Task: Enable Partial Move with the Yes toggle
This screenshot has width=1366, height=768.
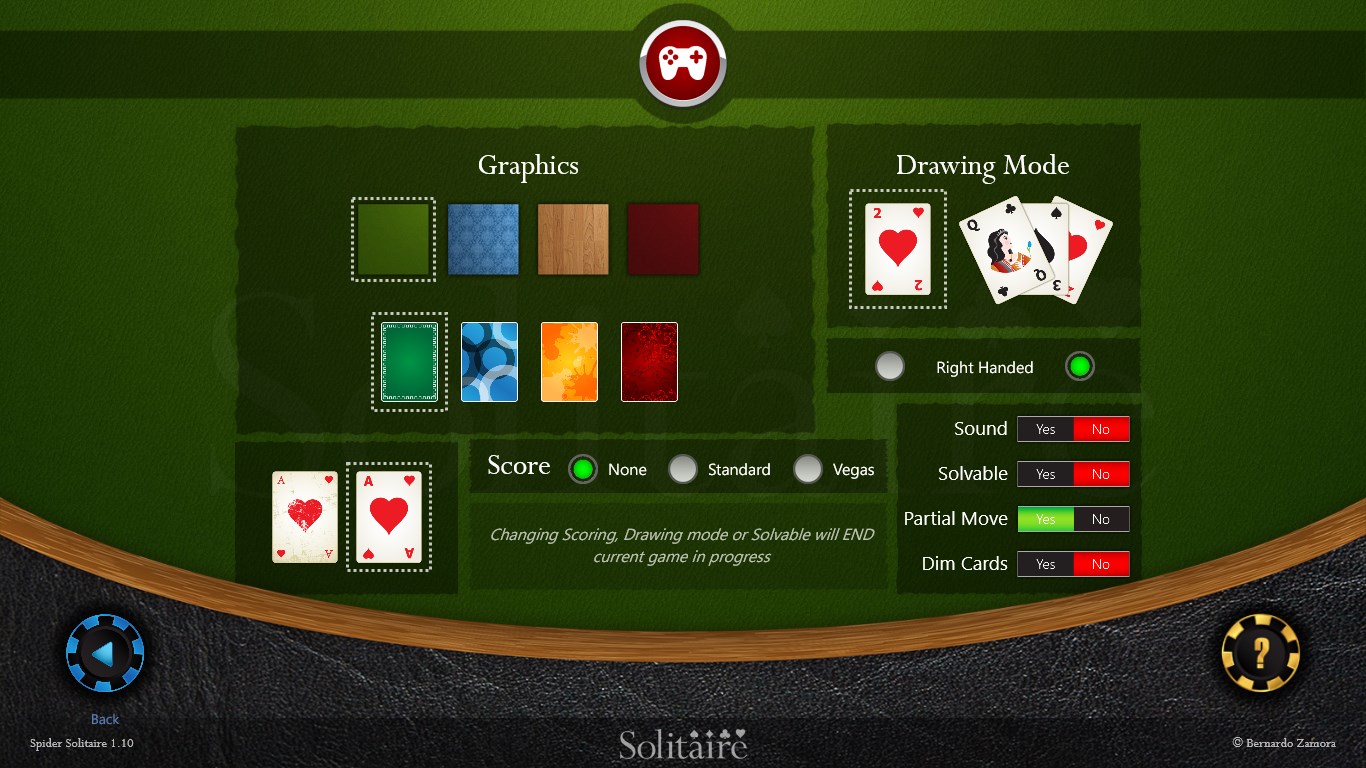Action: click(1045, 518)
